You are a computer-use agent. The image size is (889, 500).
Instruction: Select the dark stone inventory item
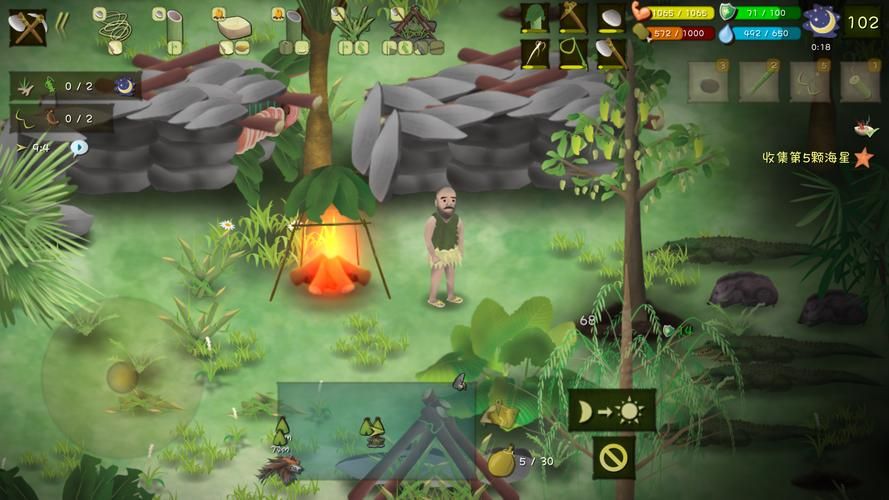[708, 82]
